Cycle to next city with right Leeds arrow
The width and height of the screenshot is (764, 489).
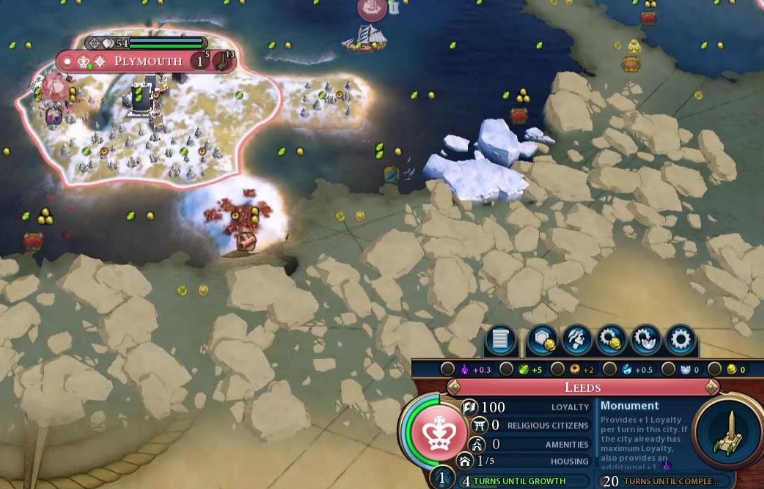pos(712,387)
